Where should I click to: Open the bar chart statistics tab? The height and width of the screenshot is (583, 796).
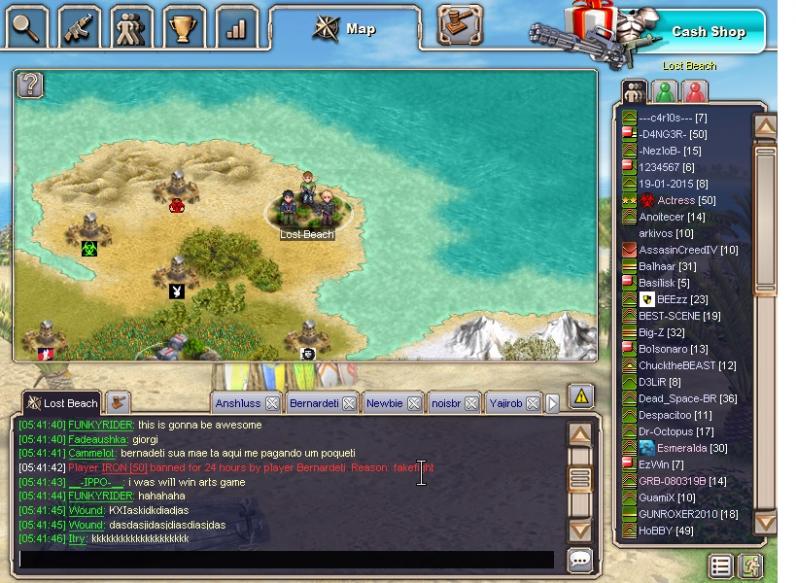[236, 27]
